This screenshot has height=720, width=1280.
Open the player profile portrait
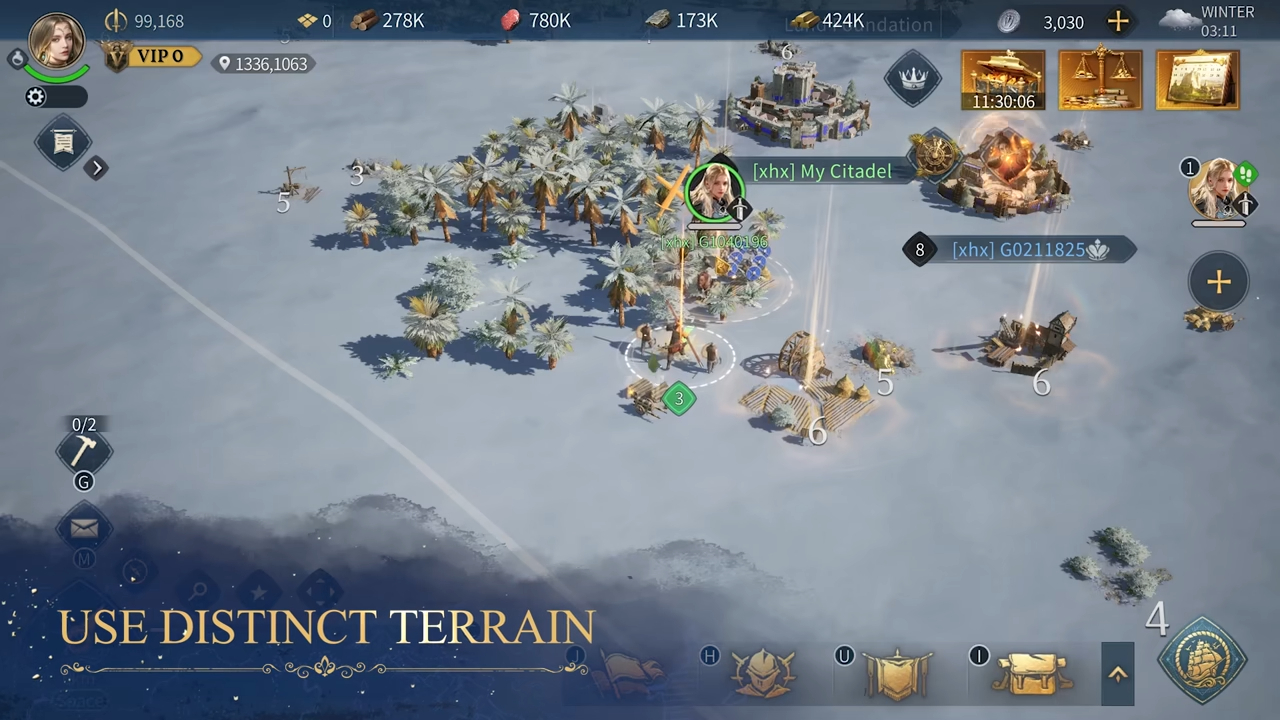56,42
